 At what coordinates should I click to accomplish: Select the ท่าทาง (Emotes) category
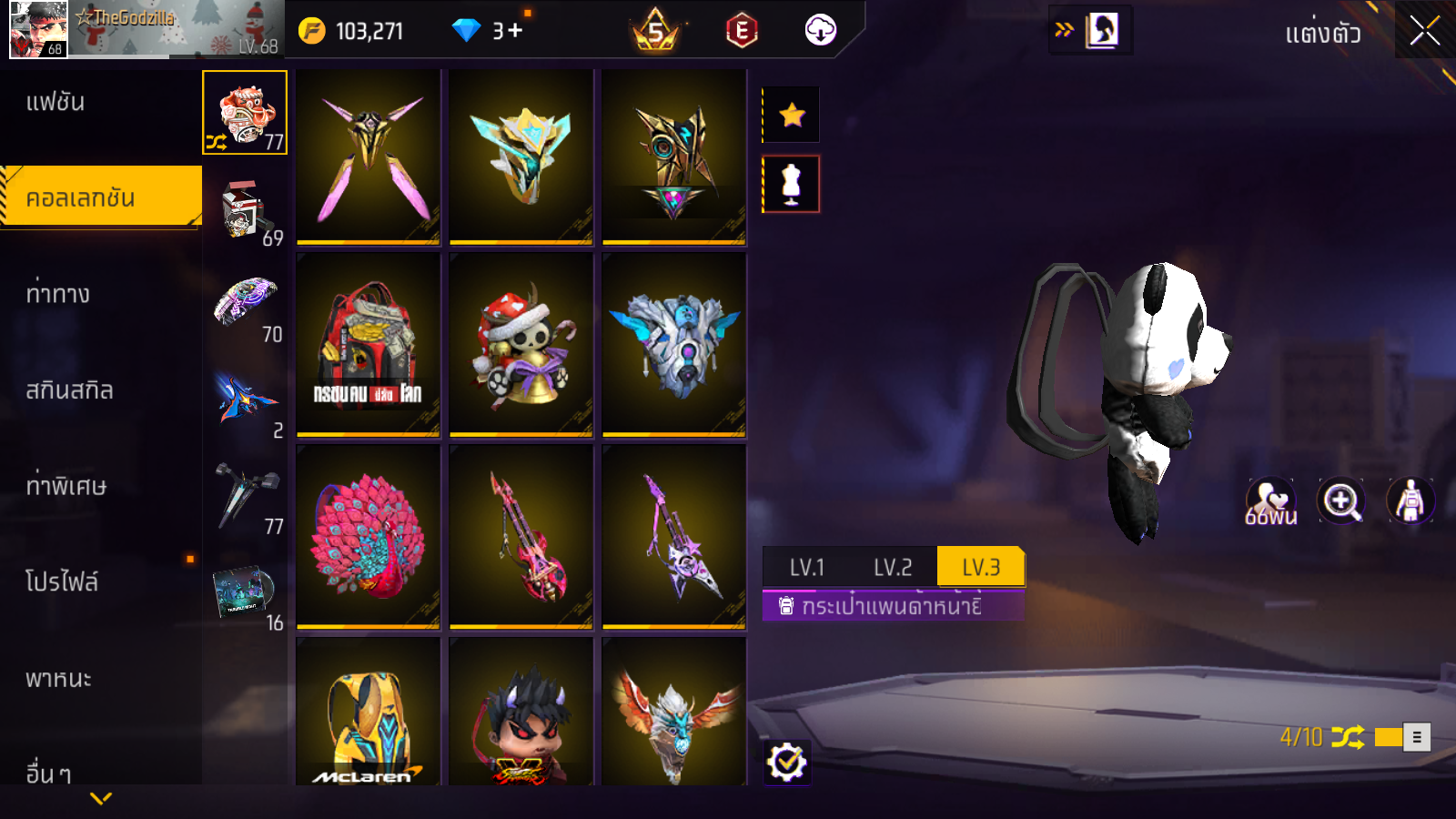coord(57,294)
